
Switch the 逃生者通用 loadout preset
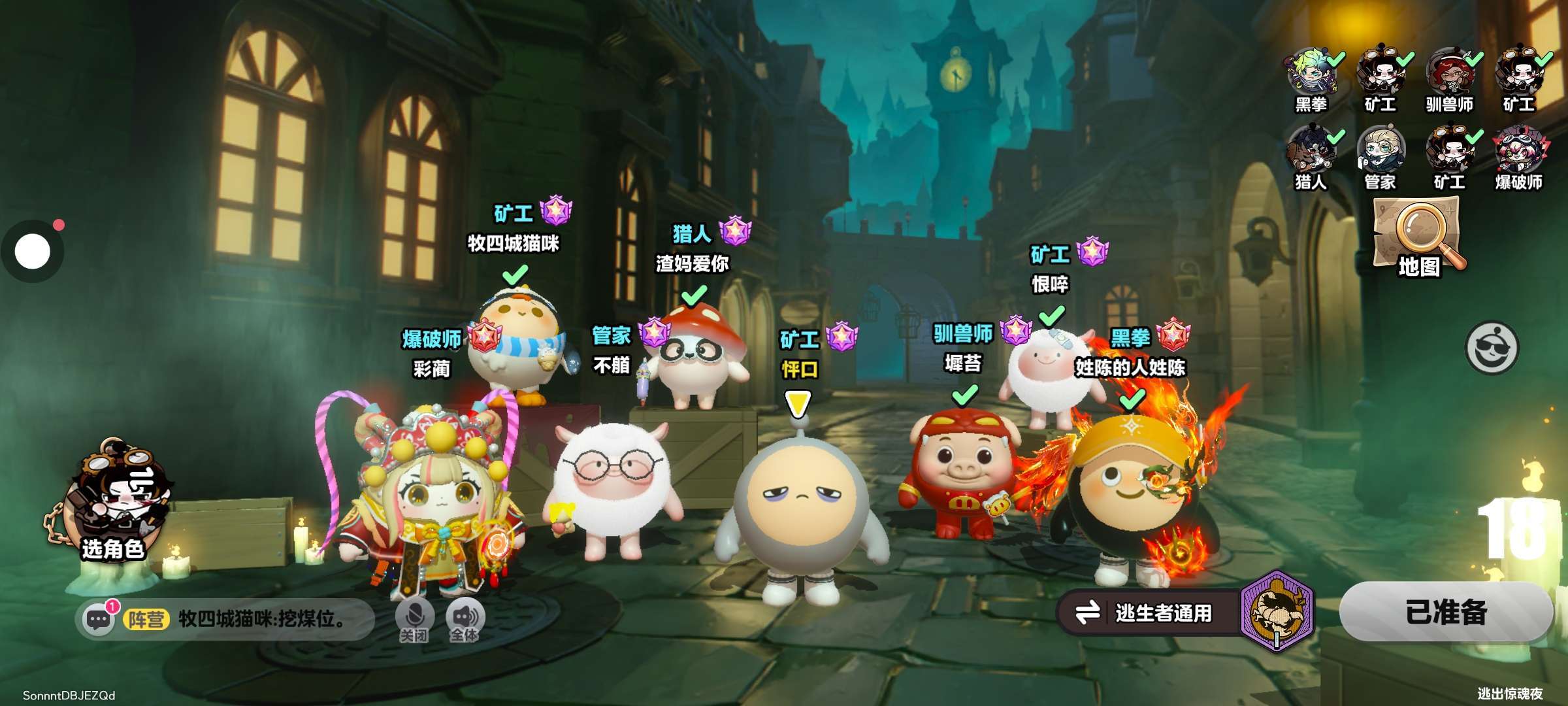tap(1150, 613)
